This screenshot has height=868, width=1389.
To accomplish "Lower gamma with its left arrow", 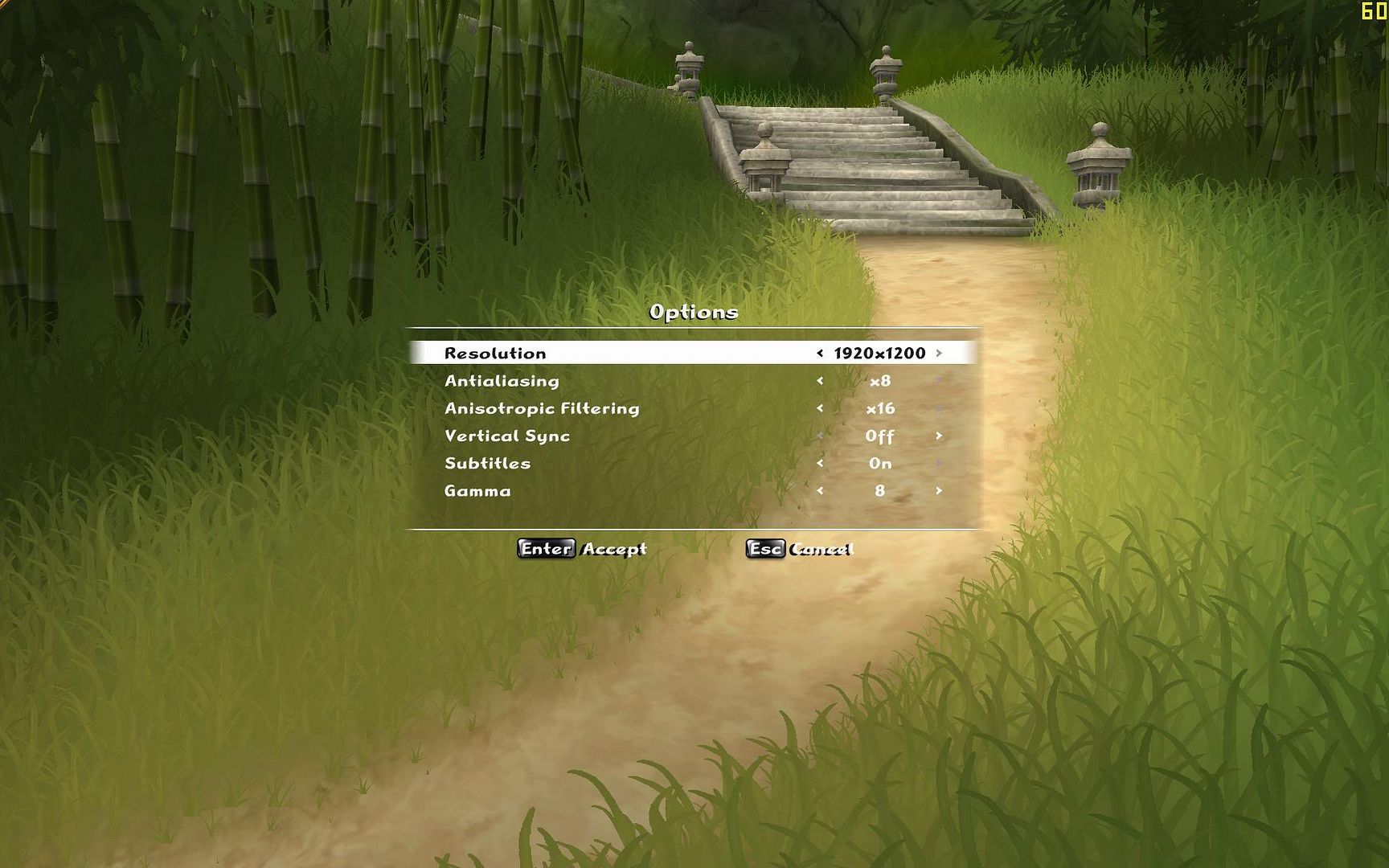I will [820, 491].
